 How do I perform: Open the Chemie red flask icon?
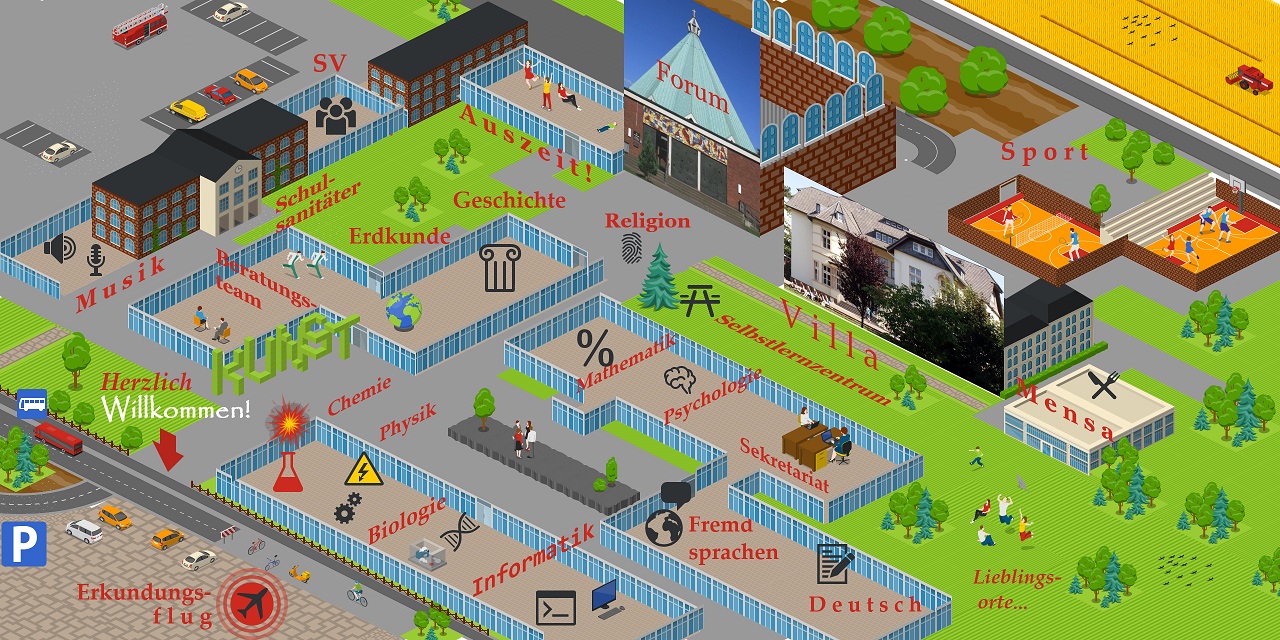[288, 471]
